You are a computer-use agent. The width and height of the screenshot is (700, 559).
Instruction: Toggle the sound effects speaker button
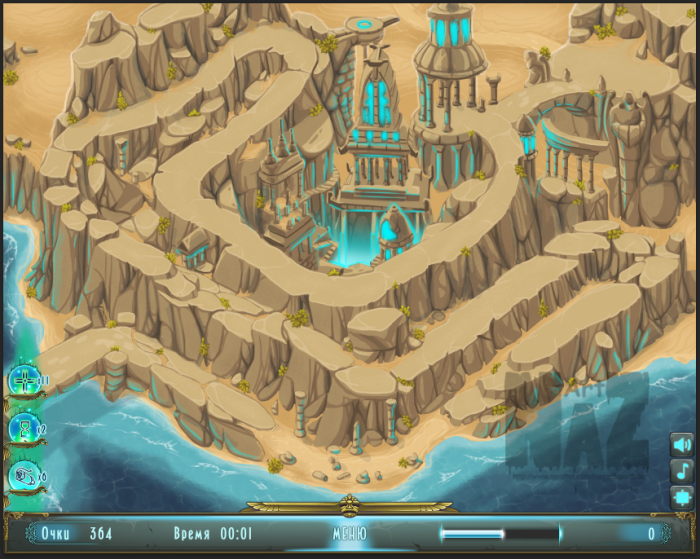682,445
